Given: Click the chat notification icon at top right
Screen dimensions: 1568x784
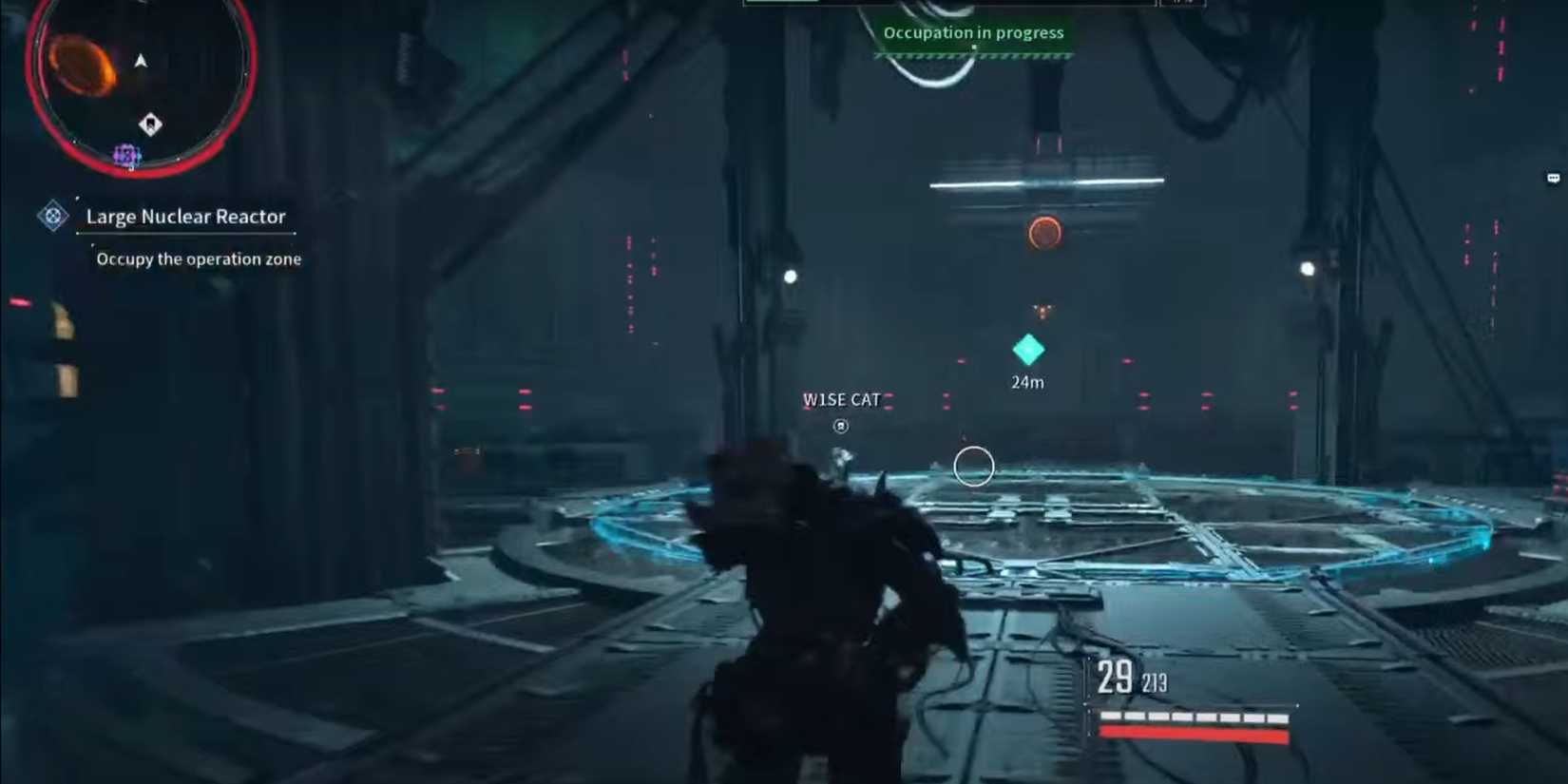Looking at the screenshot, I should [1553, 178].
